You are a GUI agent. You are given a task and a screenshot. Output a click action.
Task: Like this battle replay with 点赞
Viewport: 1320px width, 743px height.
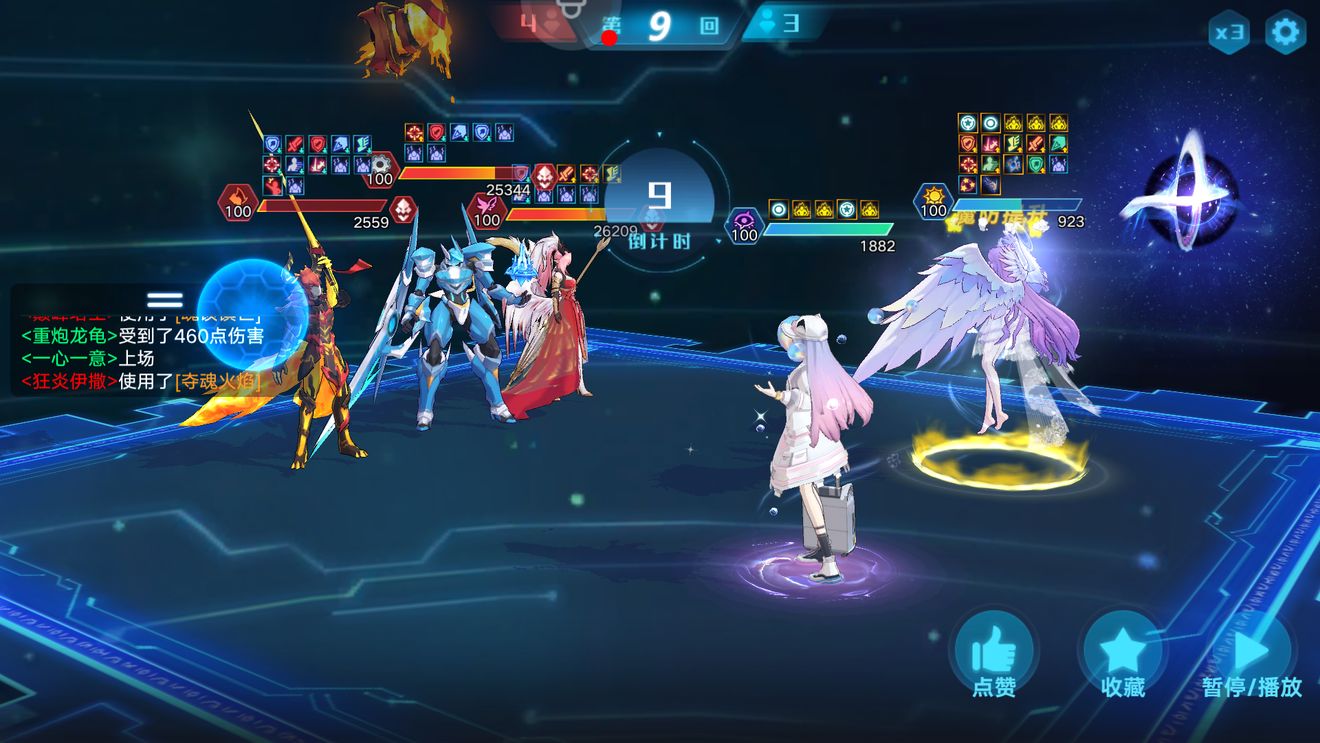[x=994, y=655]
